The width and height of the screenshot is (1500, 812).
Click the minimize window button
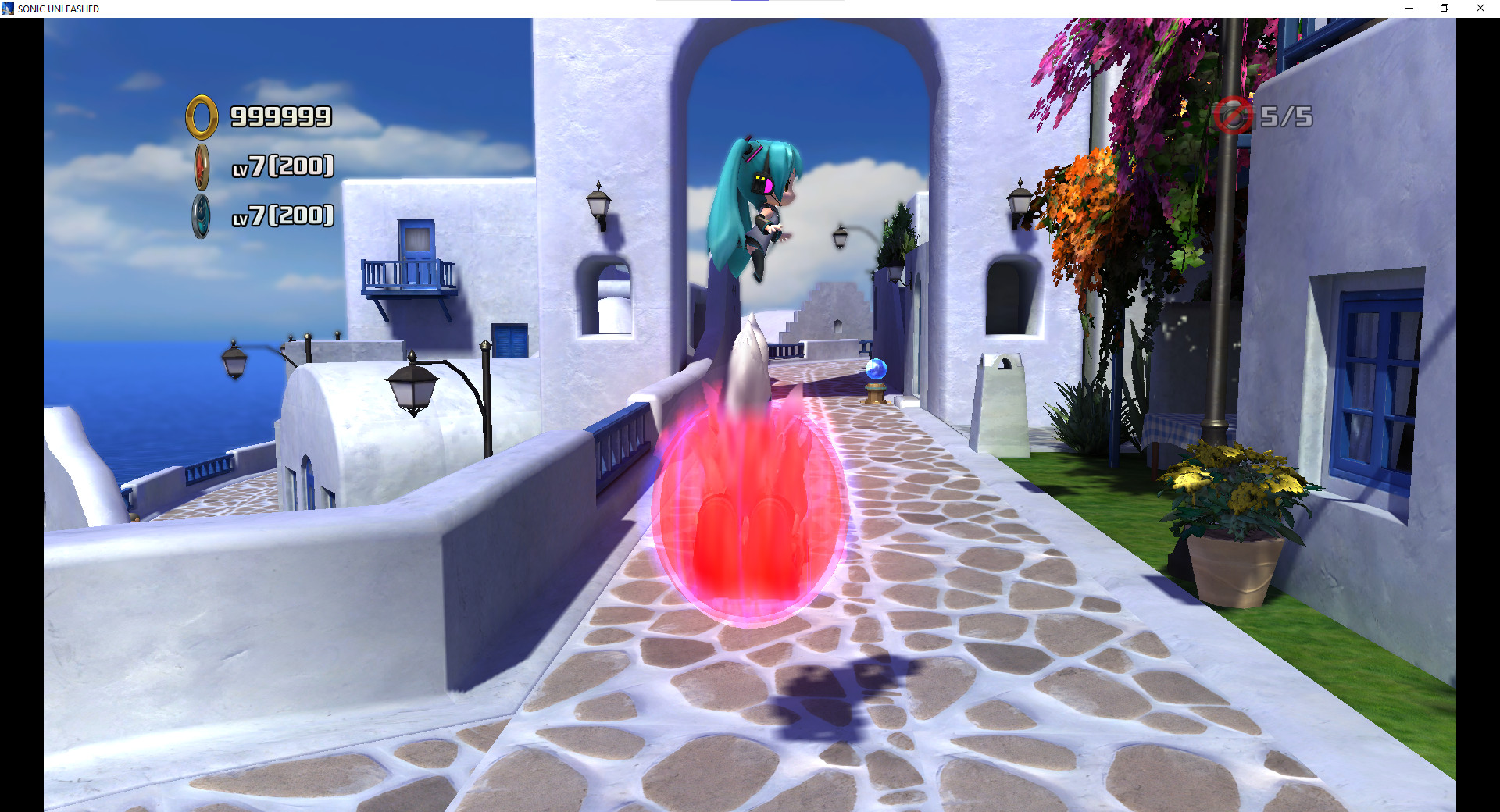[1409, 8]
